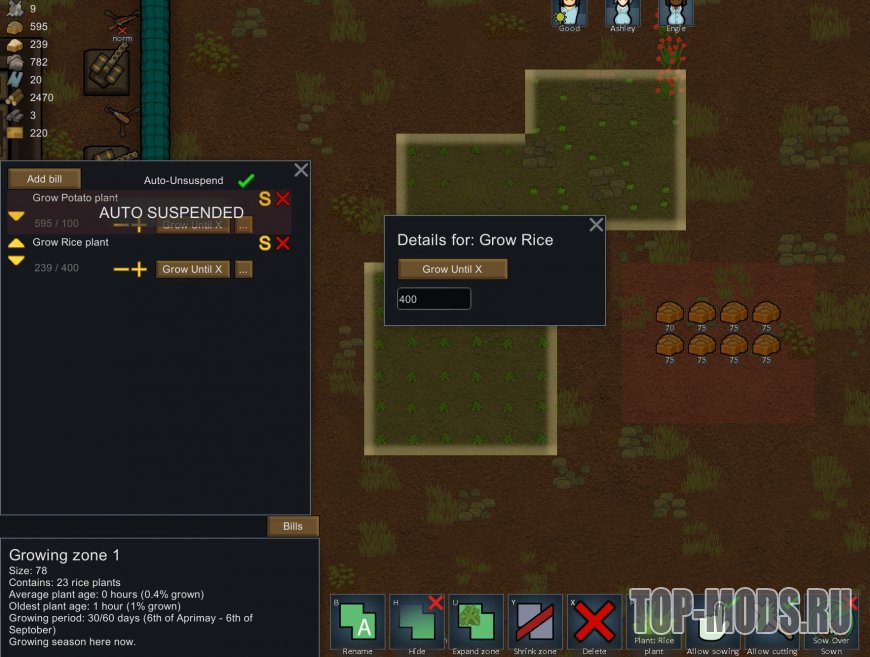Close the Details for Grow Rice popup
This screenshot has width=870, height=657.
tap(596, 225)
